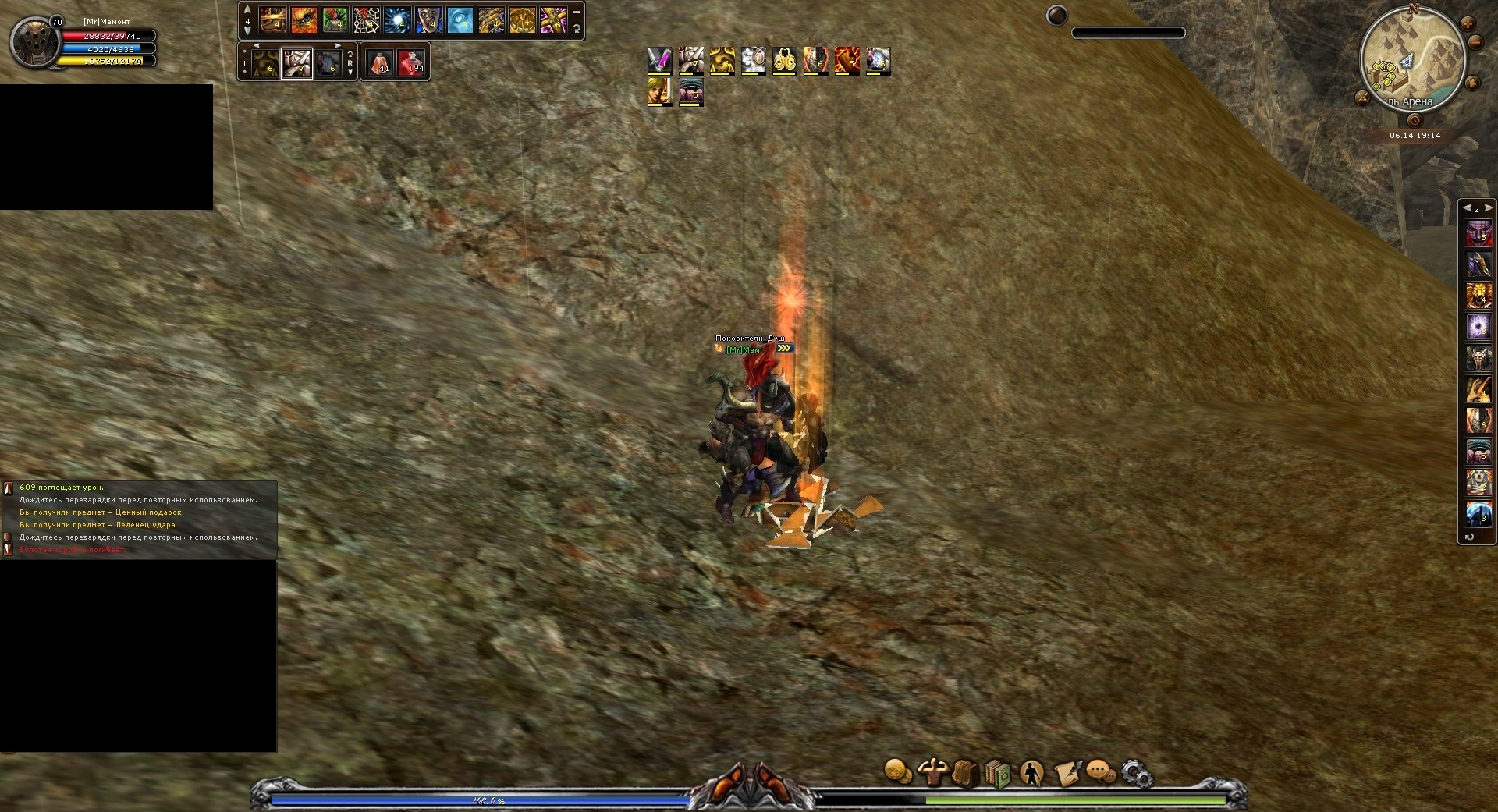
Task: Drink the red potion with 194 charges
Action: 411,62
